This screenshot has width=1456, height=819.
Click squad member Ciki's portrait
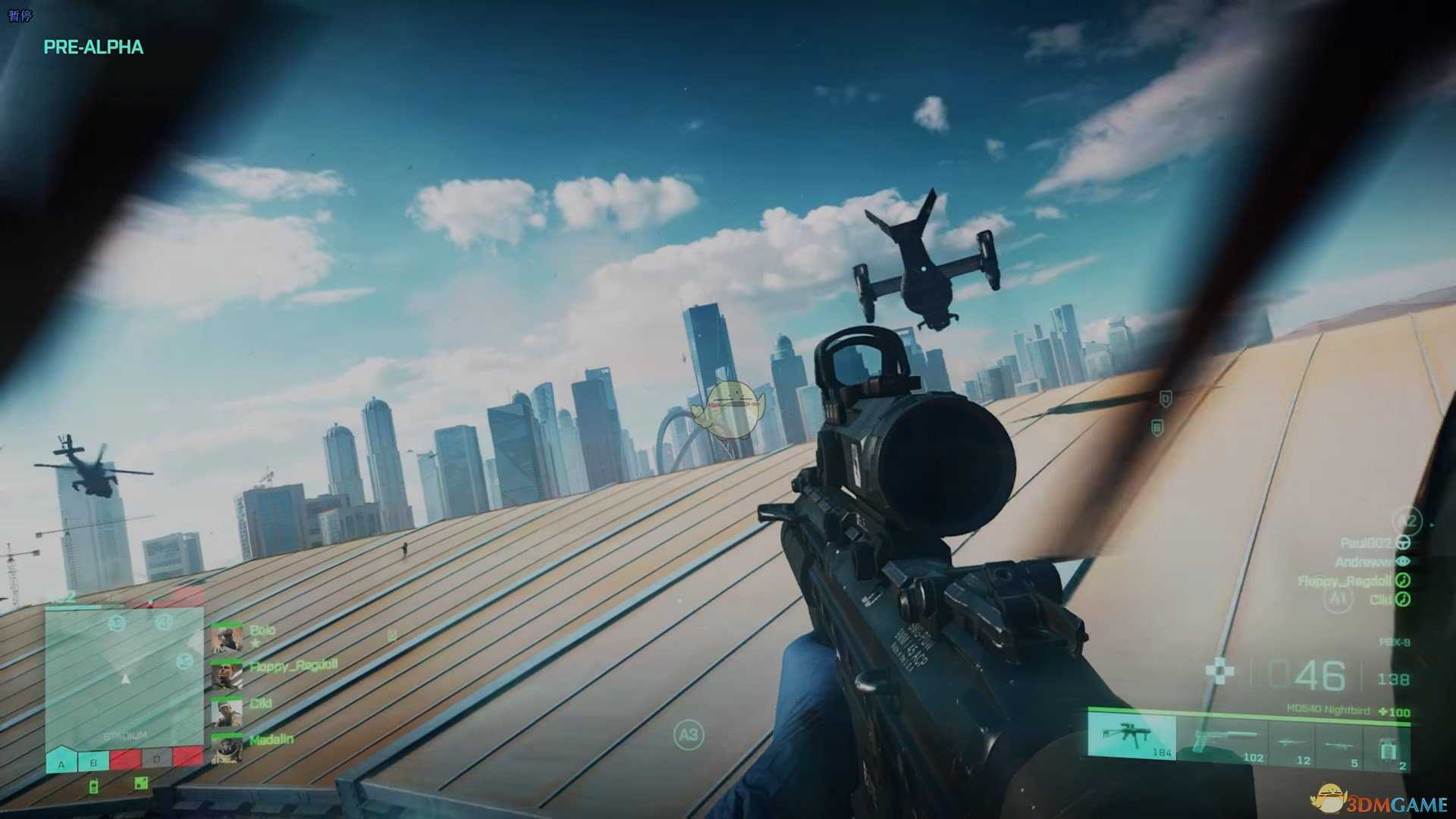[227, 711]
